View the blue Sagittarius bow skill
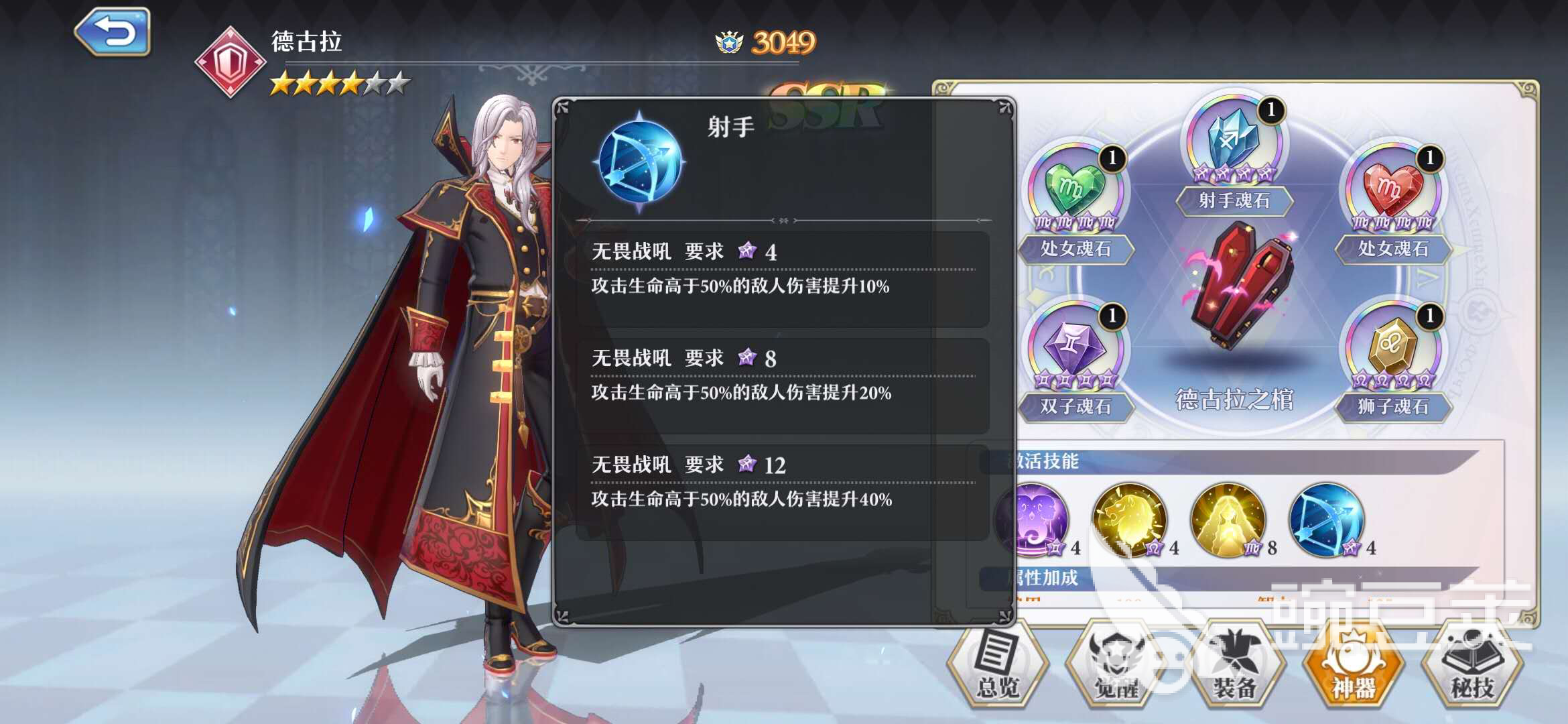The height and width of the screenshot is (724, 1568). point(1327,520)
